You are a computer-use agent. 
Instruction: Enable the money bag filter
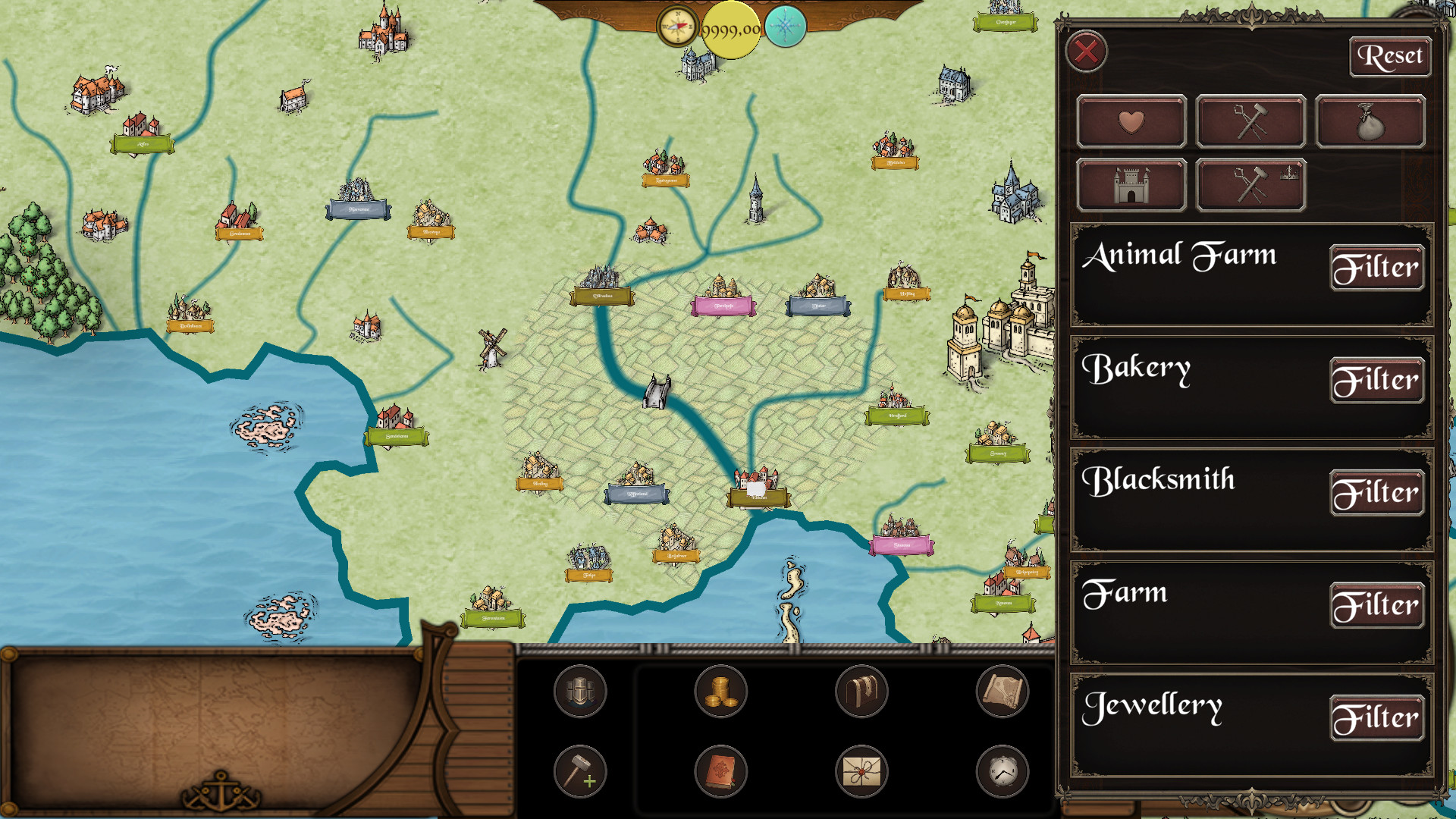click(x=1370, y=121)
